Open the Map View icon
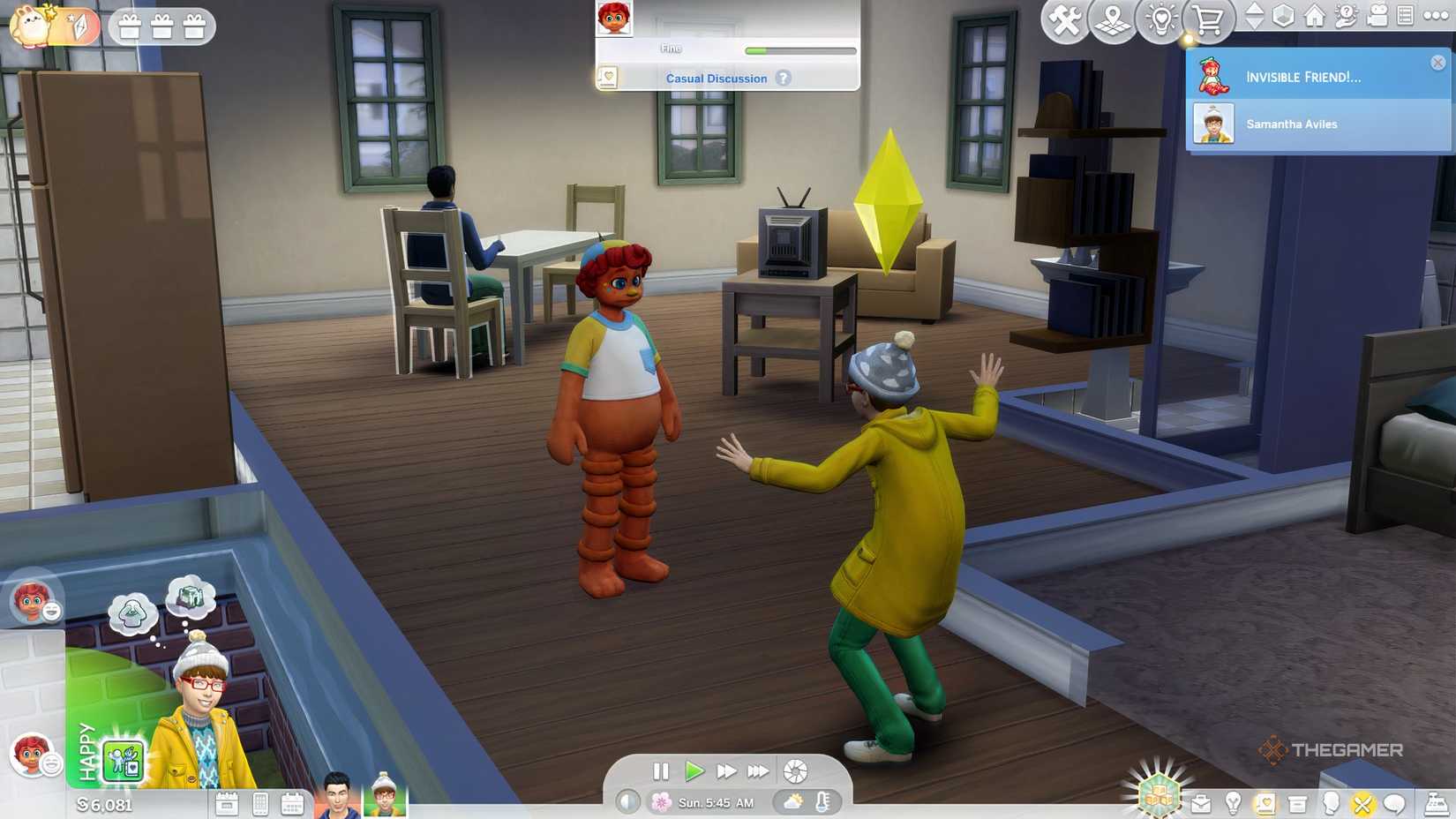This screenshot has width=1456, height=819. click(1111, 19)
